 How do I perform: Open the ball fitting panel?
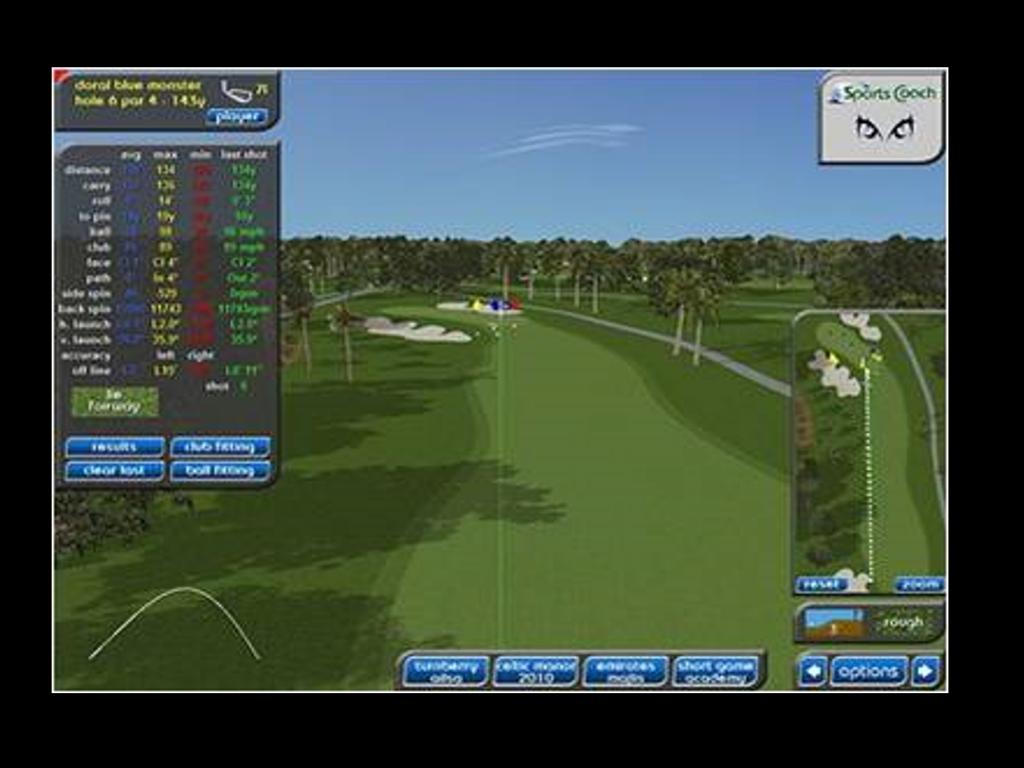[x=220, y=470]
